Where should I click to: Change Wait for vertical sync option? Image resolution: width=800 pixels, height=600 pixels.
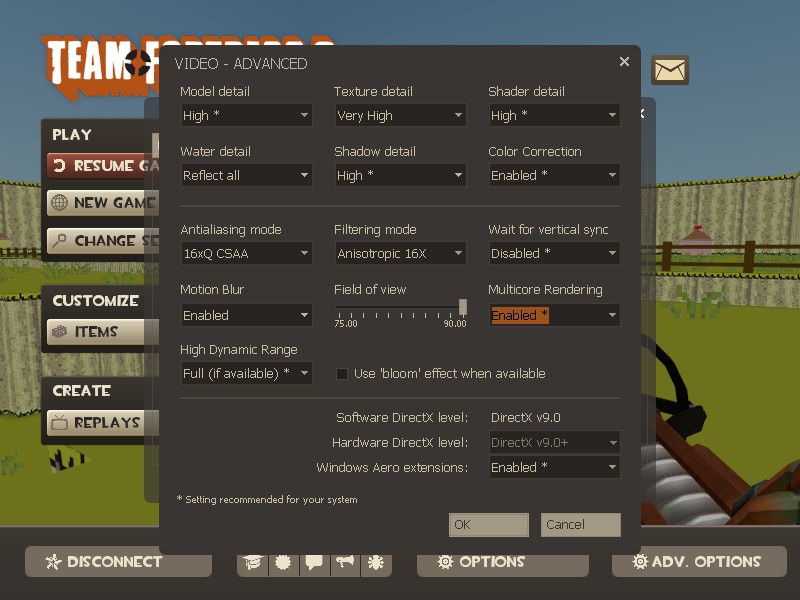(x=554, y=253)
